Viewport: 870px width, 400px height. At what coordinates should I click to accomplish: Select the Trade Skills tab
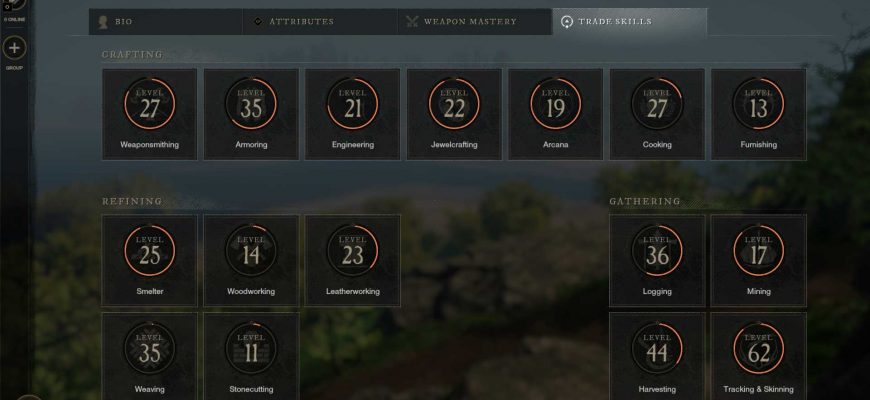[x=630, y=22]
